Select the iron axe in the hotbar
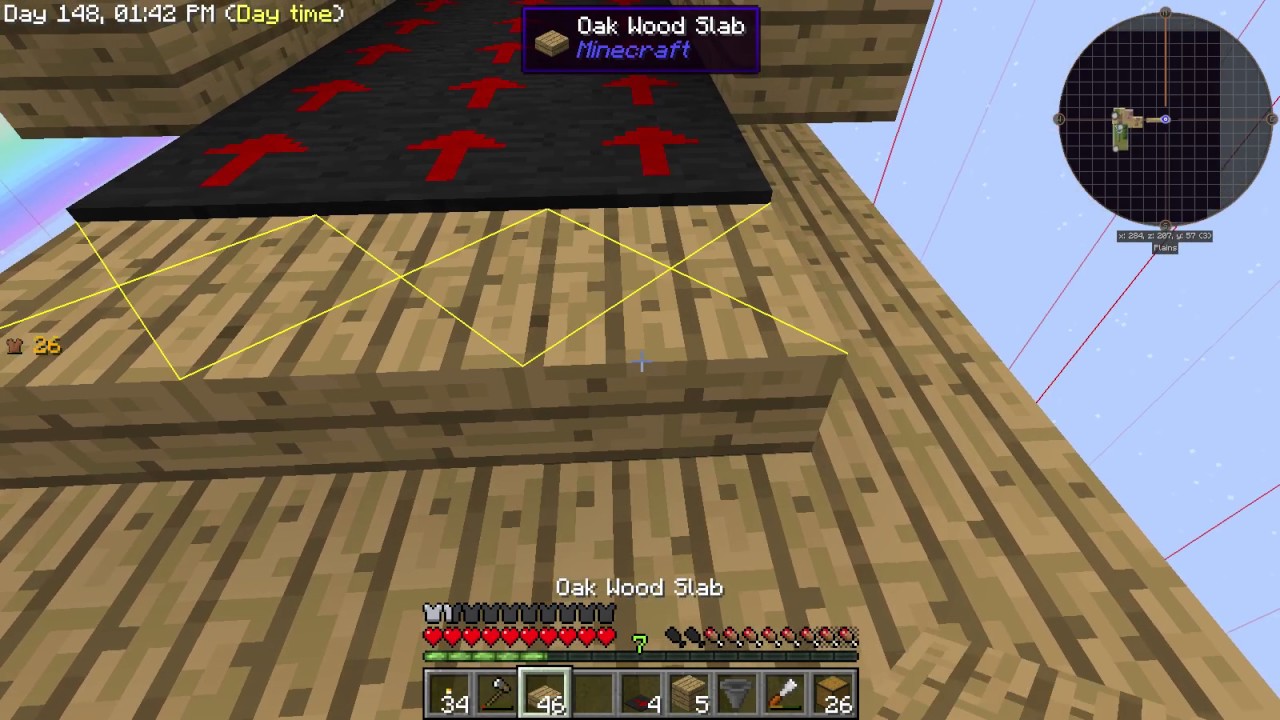This screenshot has width=1280, height=720. (x=501, y=695)
